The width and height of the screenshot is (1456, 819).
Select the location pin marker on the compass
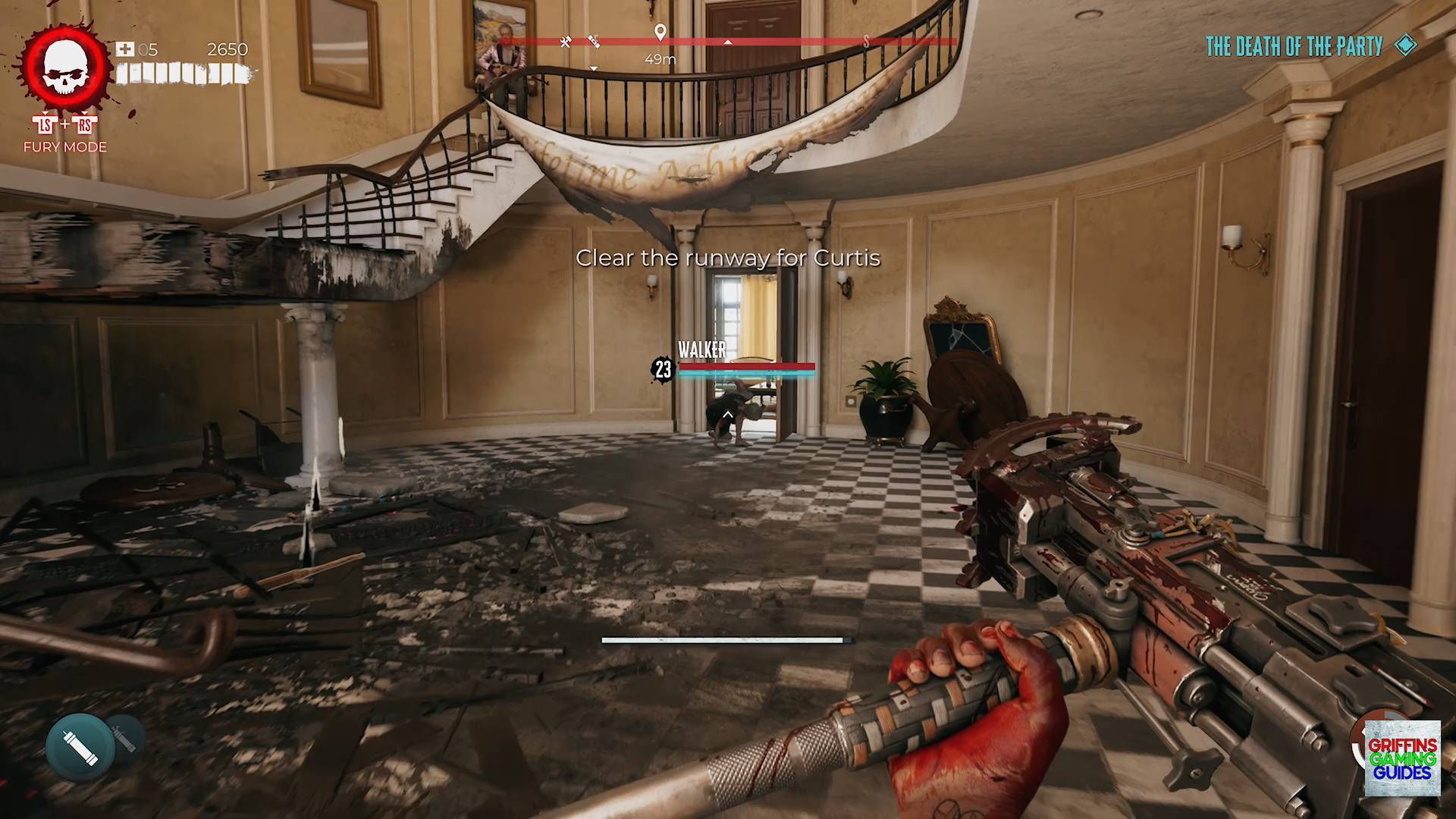pos(661,32)
